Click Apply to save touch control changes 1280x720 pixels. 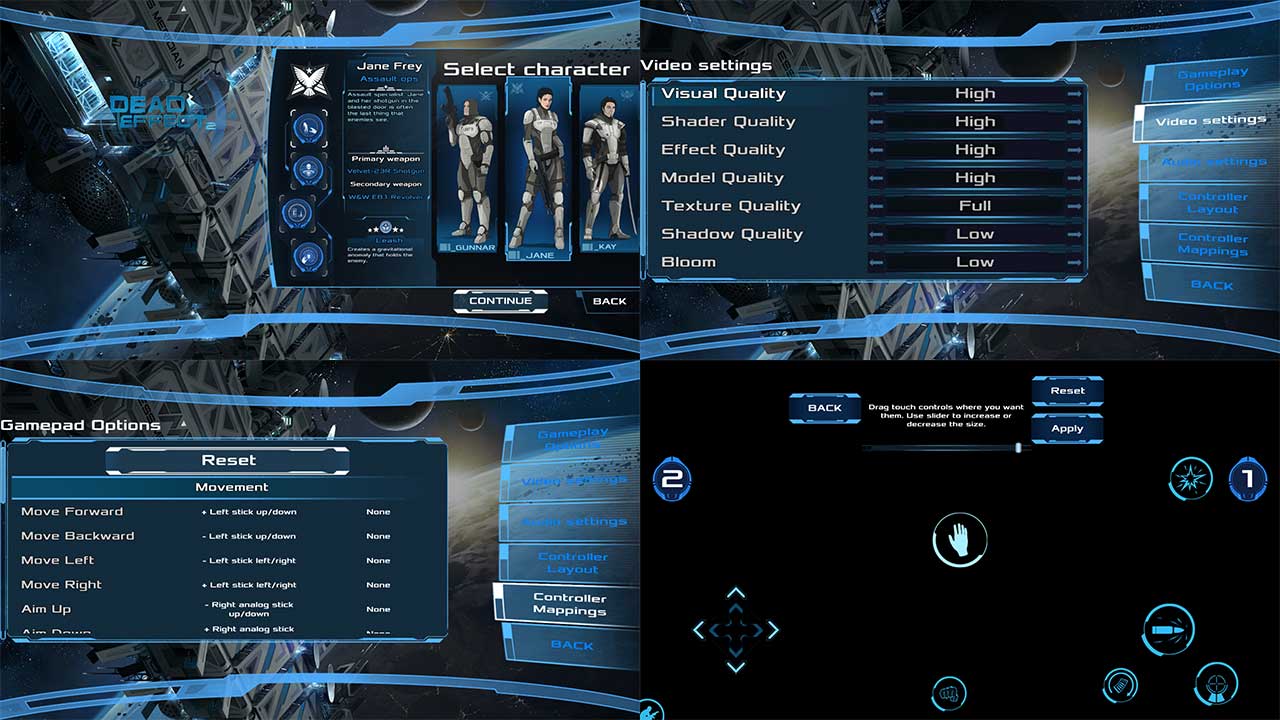click(x=1068, y=428)
